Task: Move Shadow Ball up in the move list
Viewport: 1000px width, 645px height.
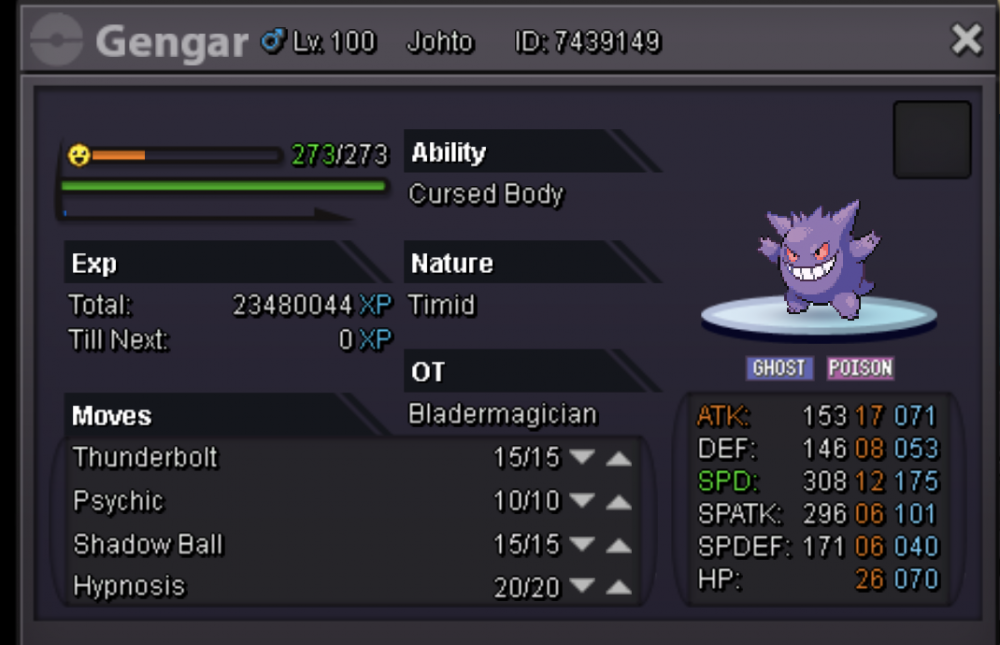Action: [619, 545]
